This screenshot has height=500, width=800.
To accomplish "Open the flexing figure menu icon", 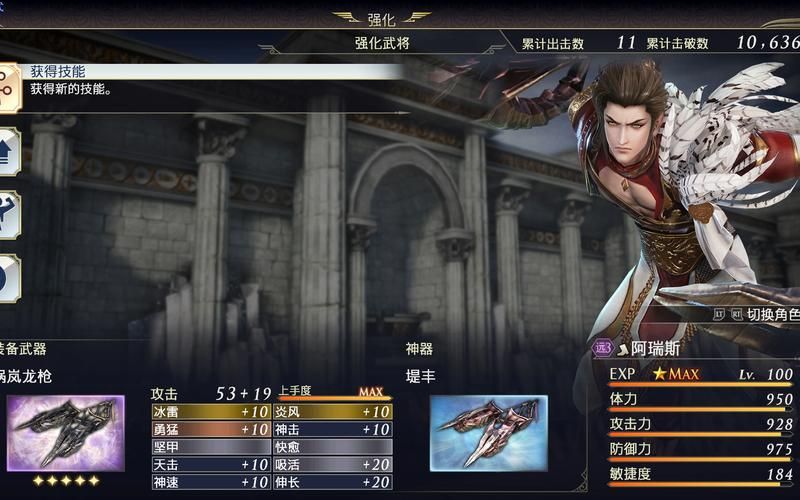I will (x=7, y=214).
